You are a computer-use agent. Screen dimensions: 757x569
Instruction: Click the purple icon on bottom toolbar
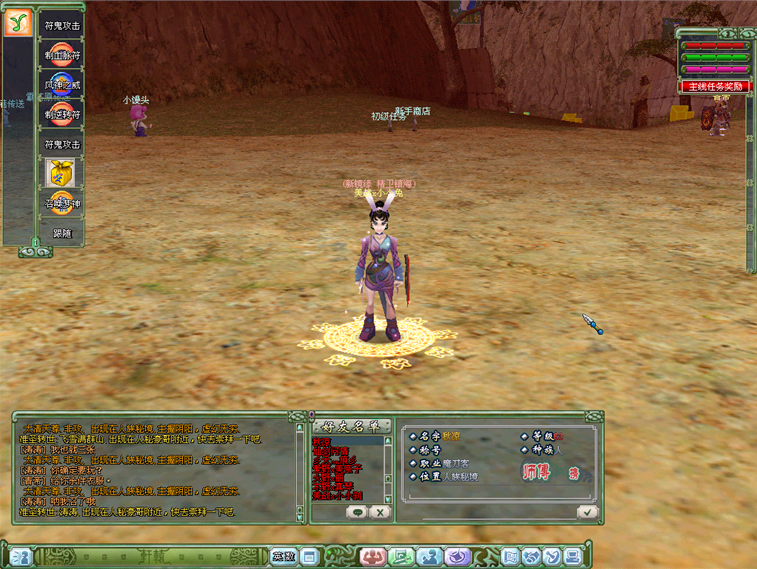click(x=458, y=556)
